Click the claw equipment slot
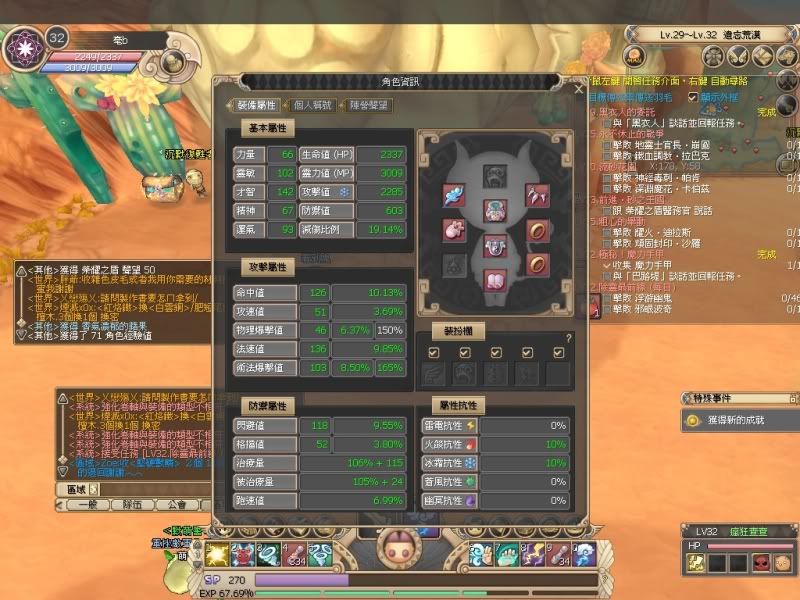800x600 pixels. [x=539, y=195]
